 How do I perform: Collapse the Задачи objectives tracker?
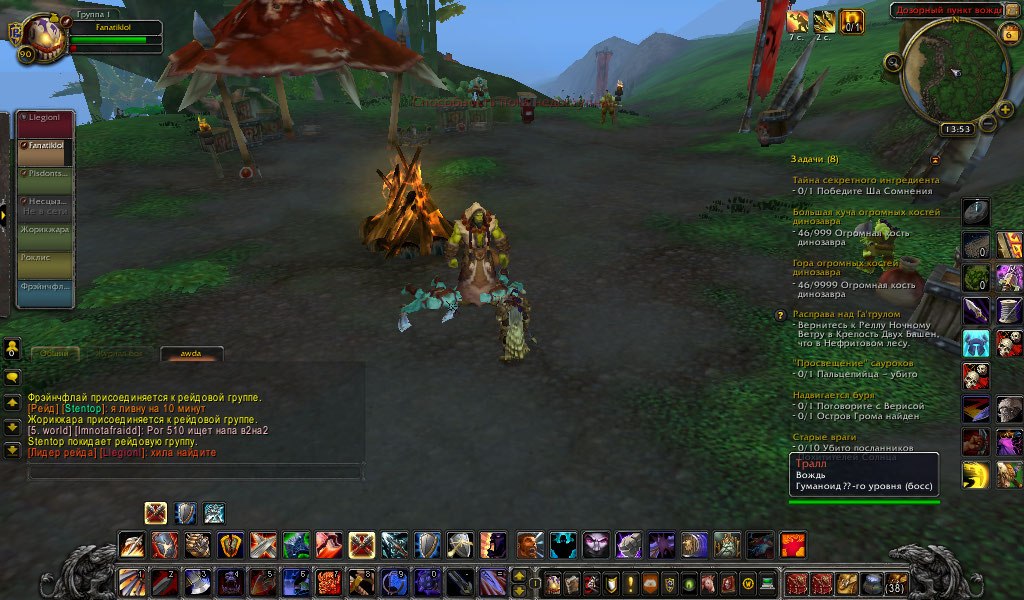click(935, 159)
